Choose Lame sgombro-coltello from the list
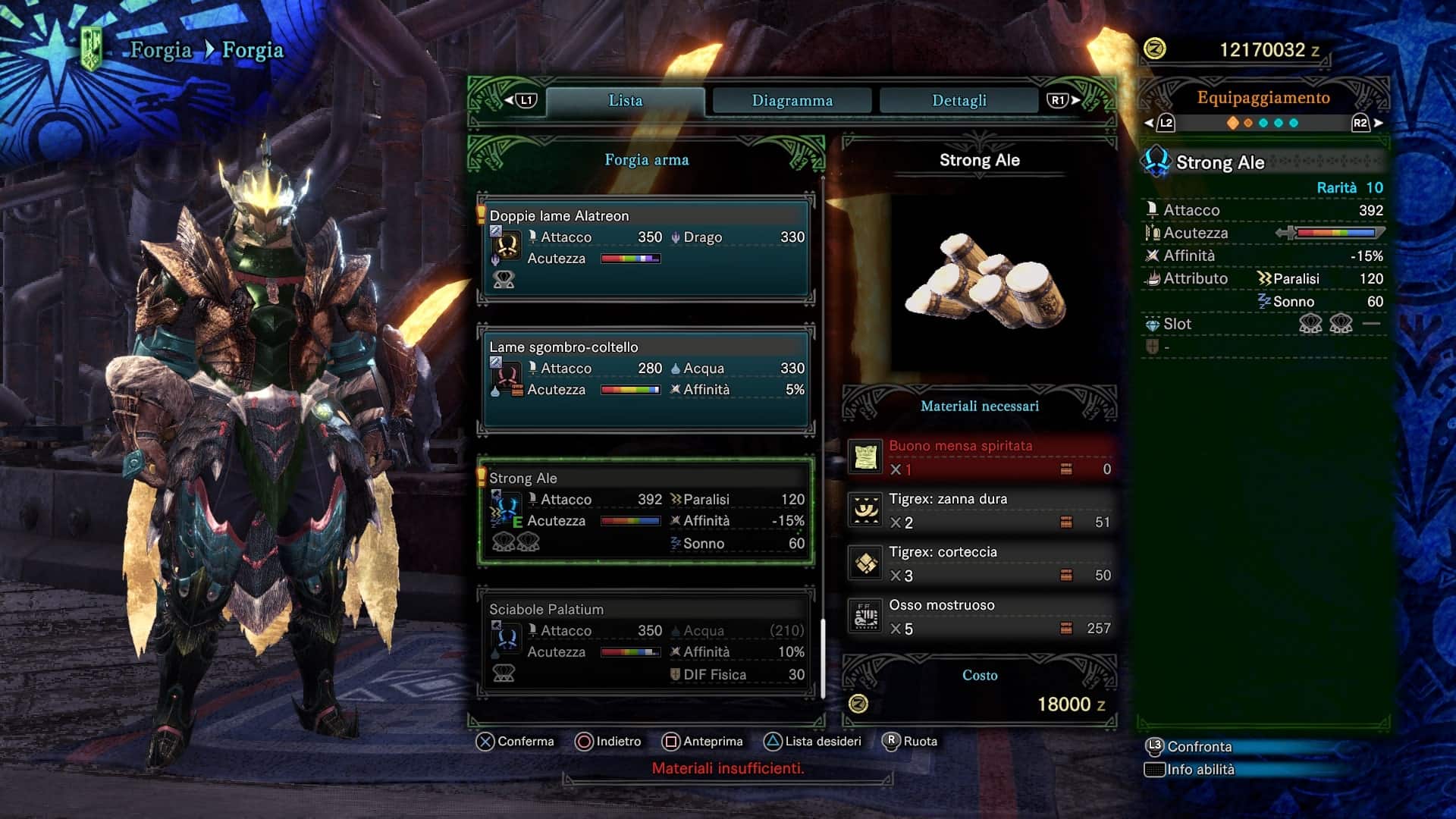Viewport: 1456px width, 819px height. [x=646, y=379]
